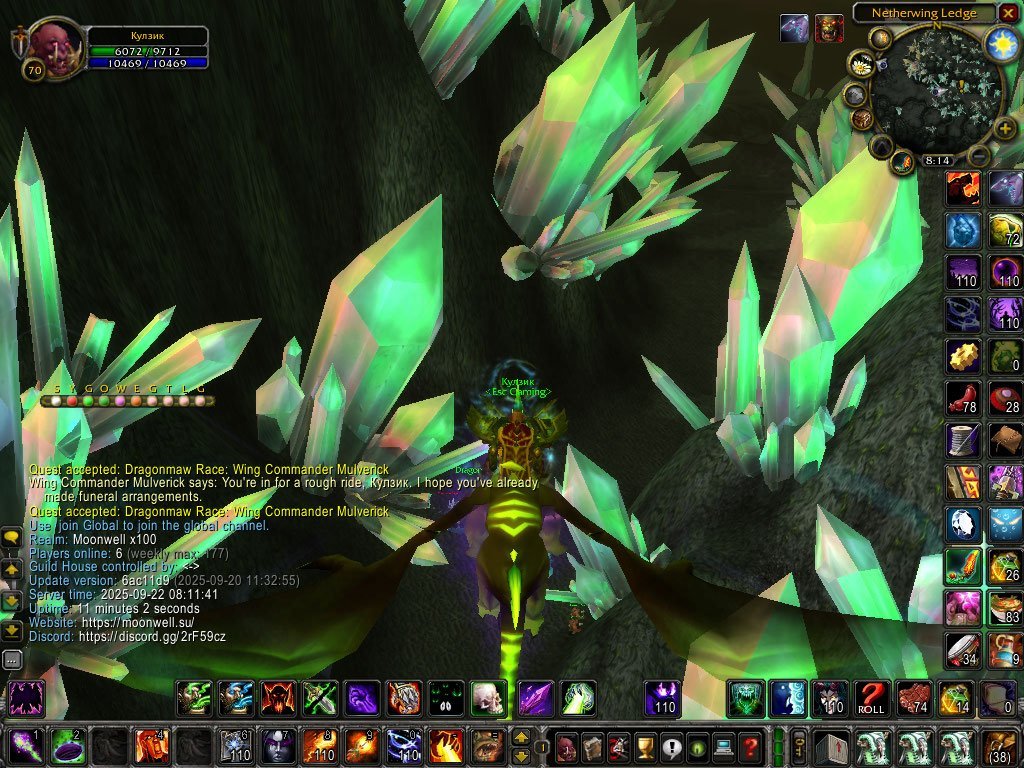The width and height of the screenshot is (1024, 768).
Task: Open the golden keyring button
Action: click(800, 746)
